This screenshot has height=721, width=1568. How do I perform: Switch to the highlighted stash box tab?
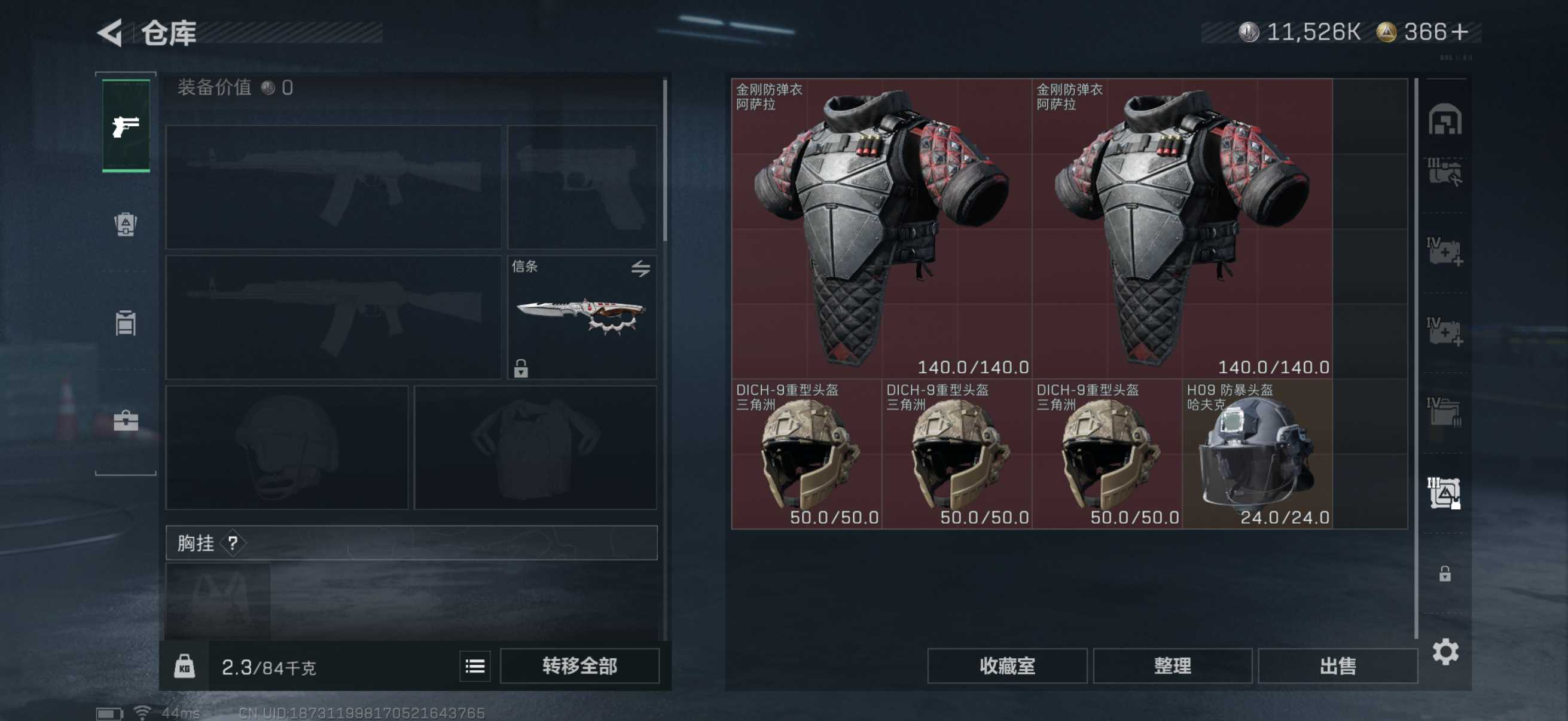tap(1444, 492)
